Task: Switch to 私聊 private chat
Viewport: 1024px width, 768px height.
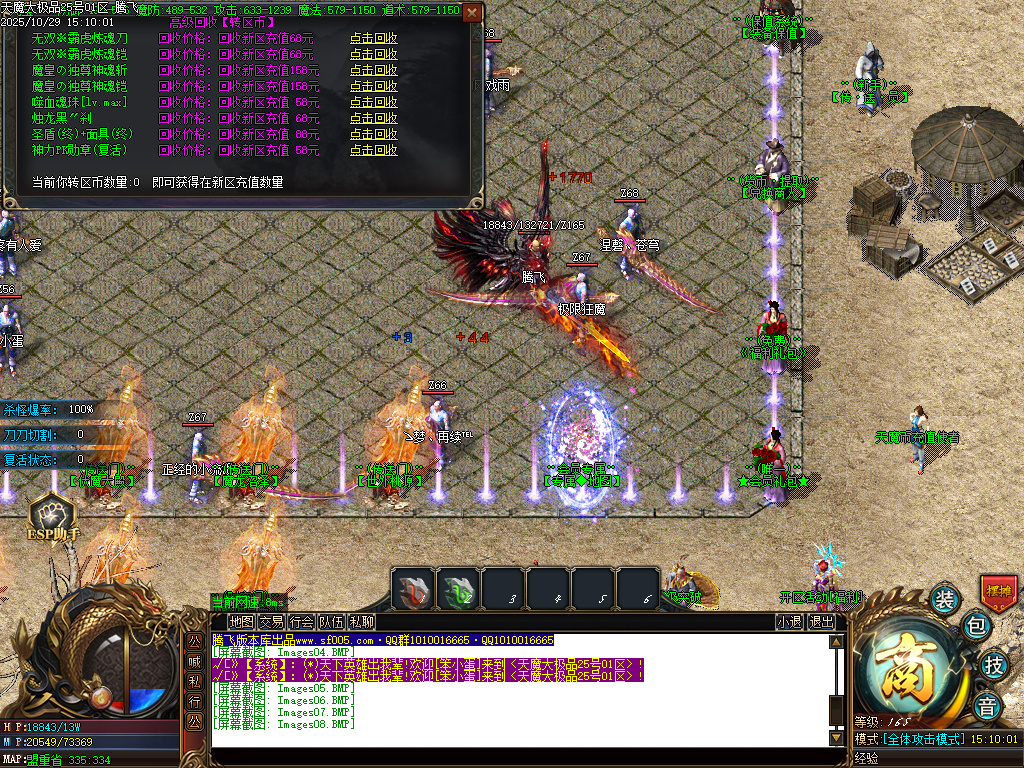Action: click(361, 622)
